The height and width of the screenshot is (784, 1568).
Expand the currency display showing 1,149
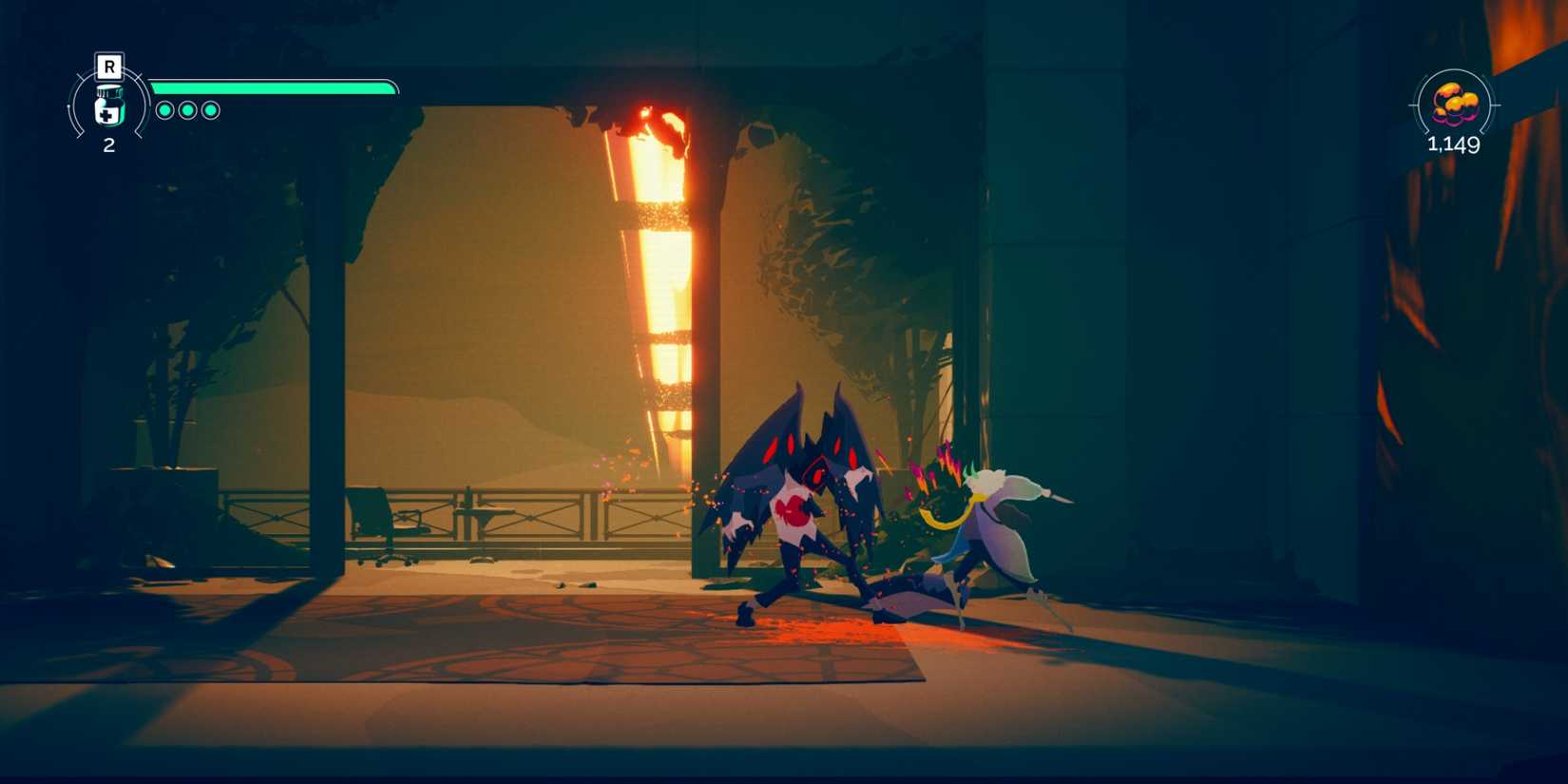[1452, 144]
